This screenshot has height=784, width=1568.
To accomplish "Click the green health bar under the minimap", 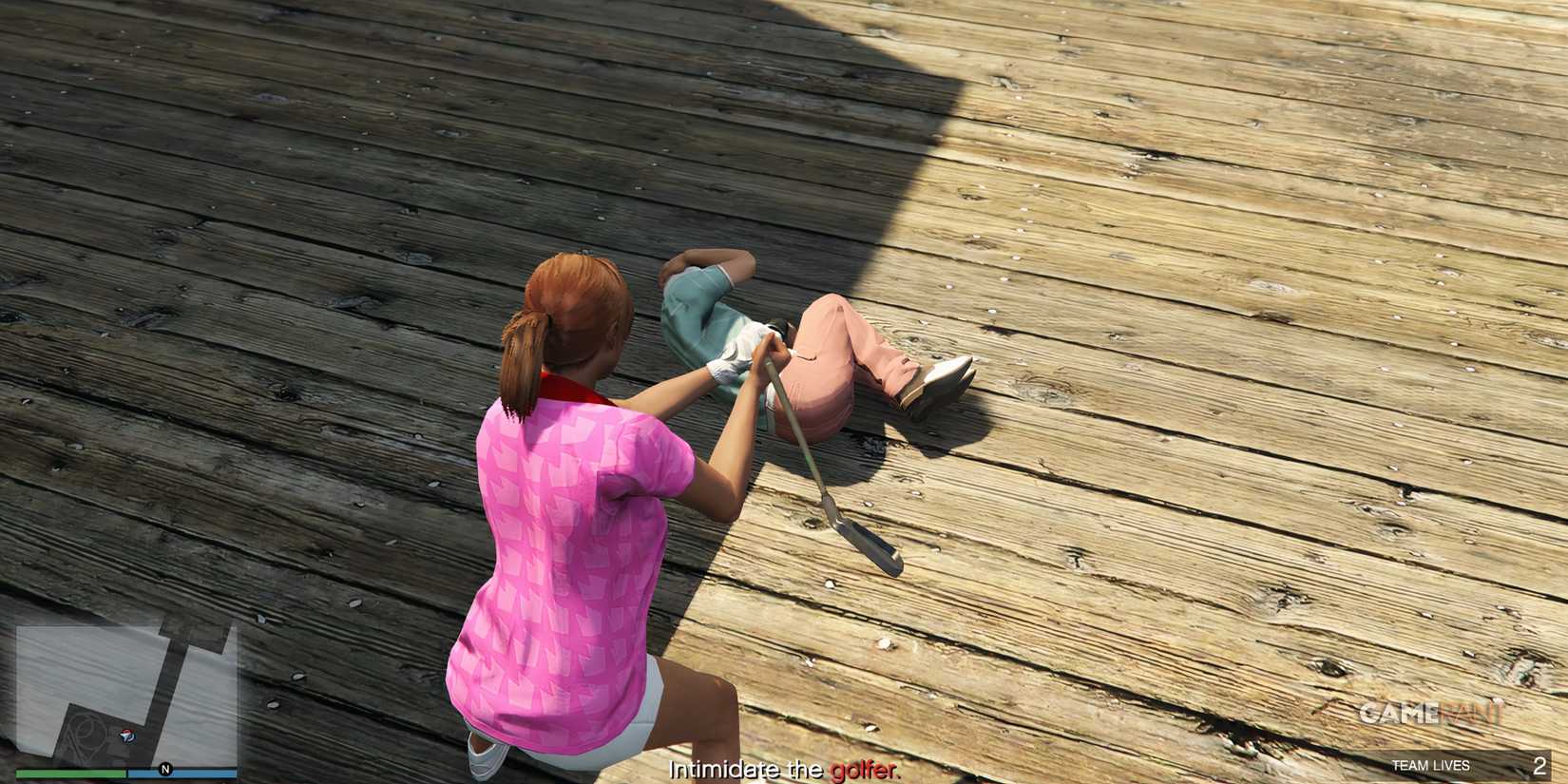I will 71,773.
